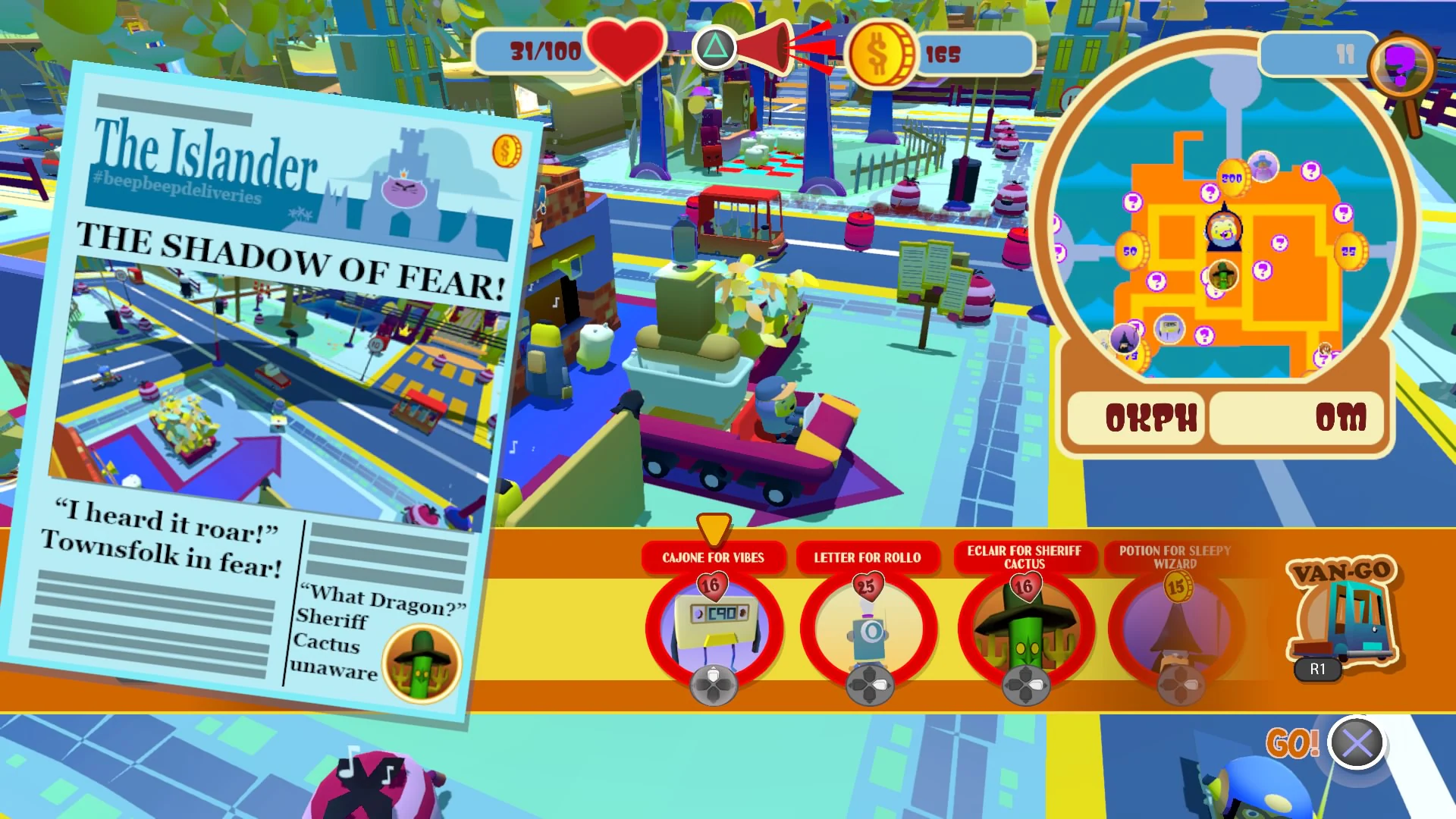Toggle the R1 button under Van-Go
1456x819 pixels.
1317,670
